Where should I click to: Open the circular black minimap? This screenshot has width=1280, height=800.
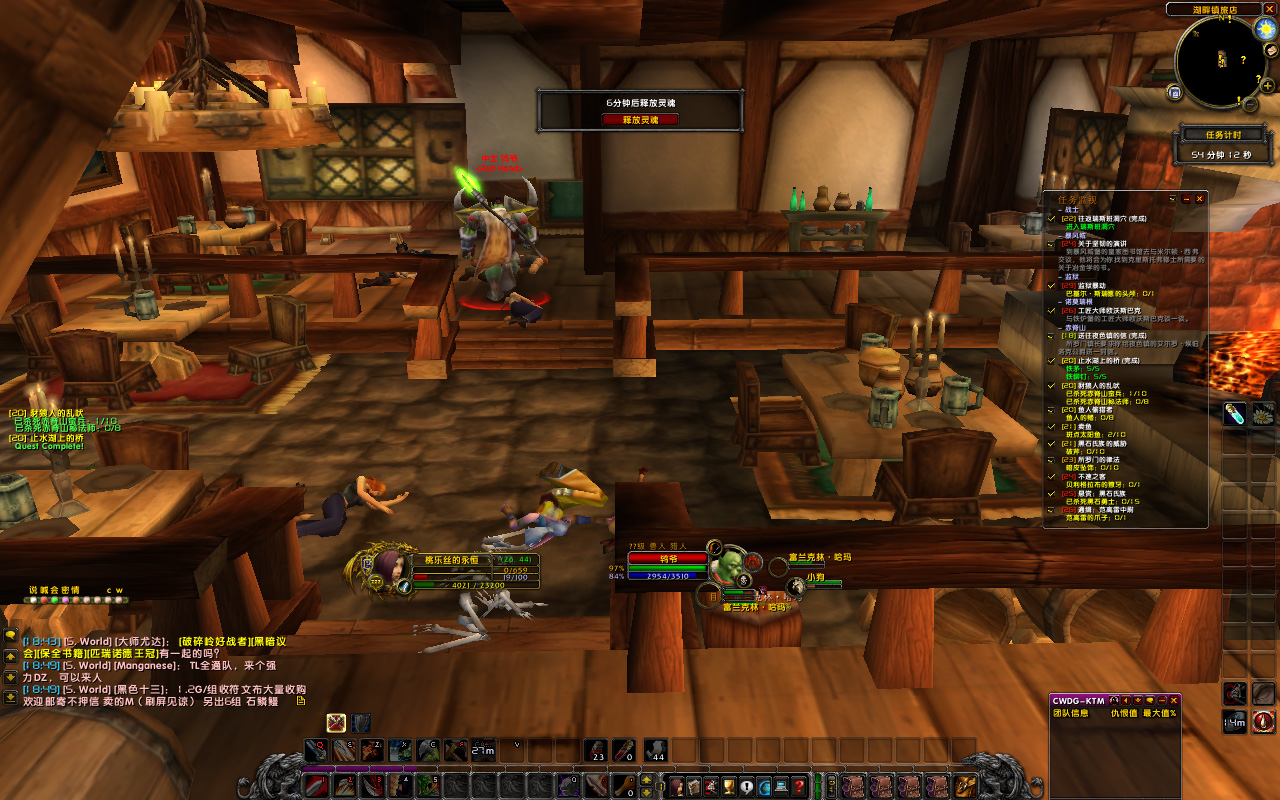tap(1220, 61)
